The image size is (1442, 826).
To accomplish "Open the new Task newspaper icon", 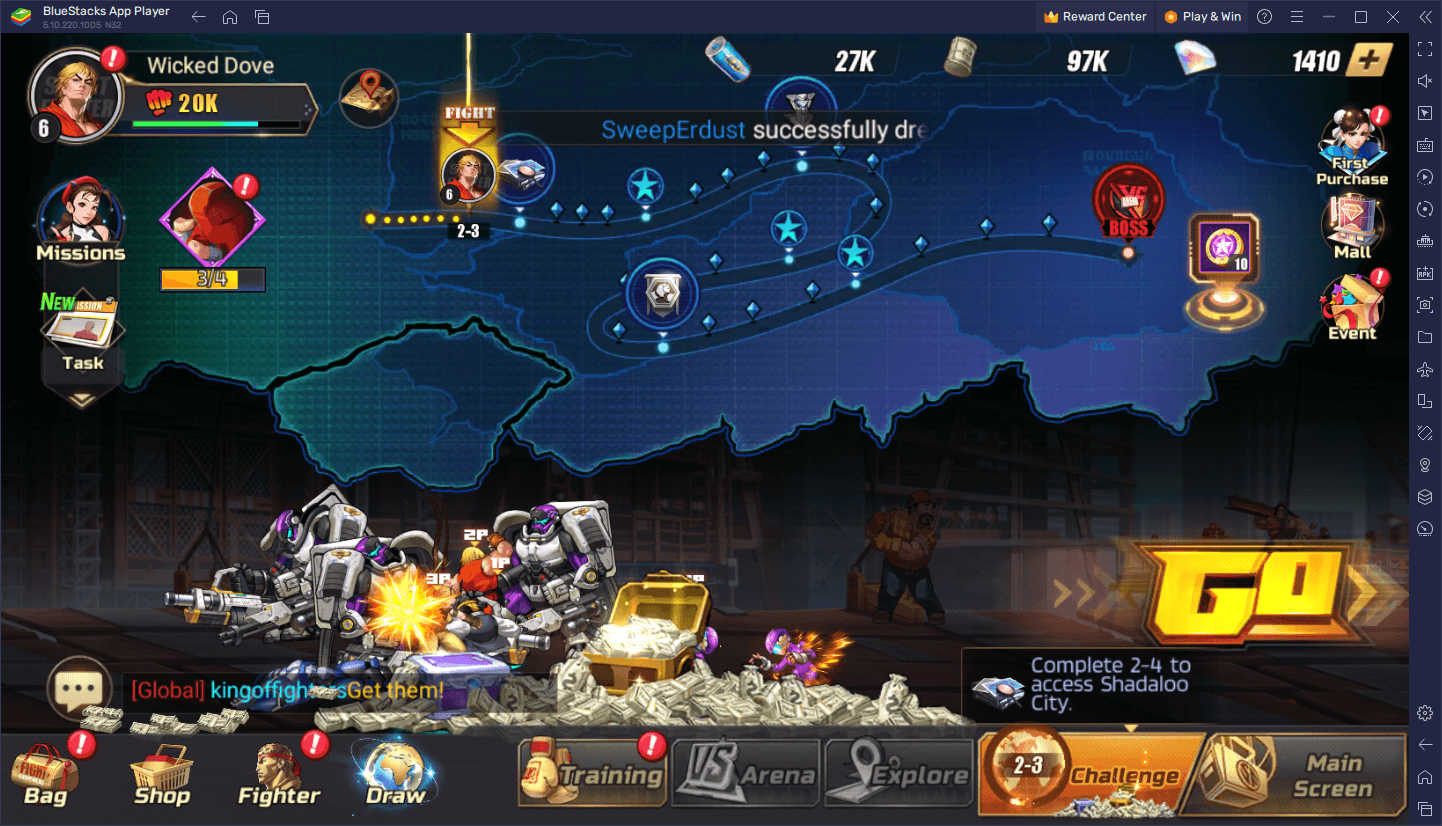I will pyautogui.click(x=81, y=335).
